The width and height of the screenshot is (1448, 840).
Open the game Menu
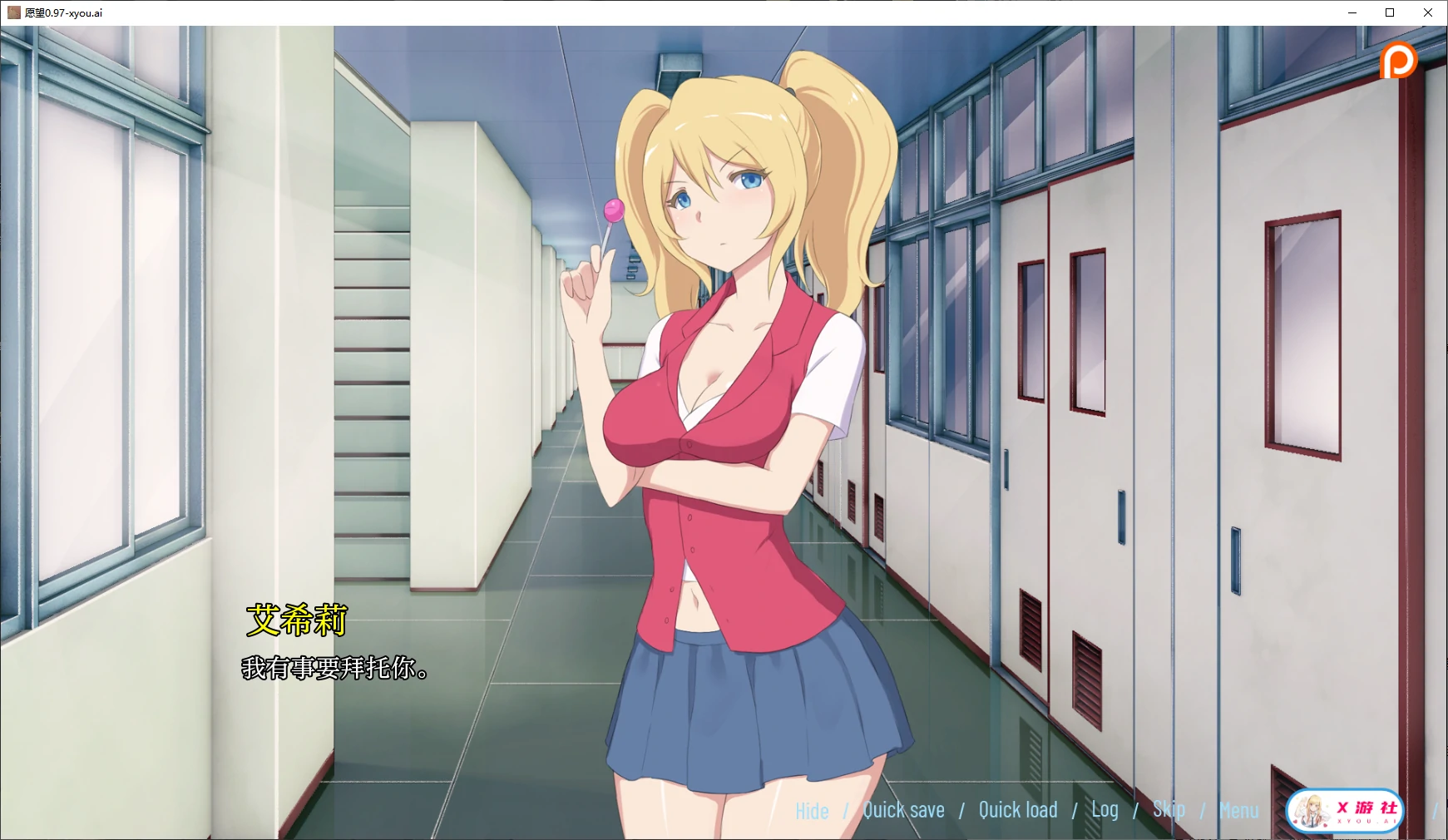[1238, 809]
